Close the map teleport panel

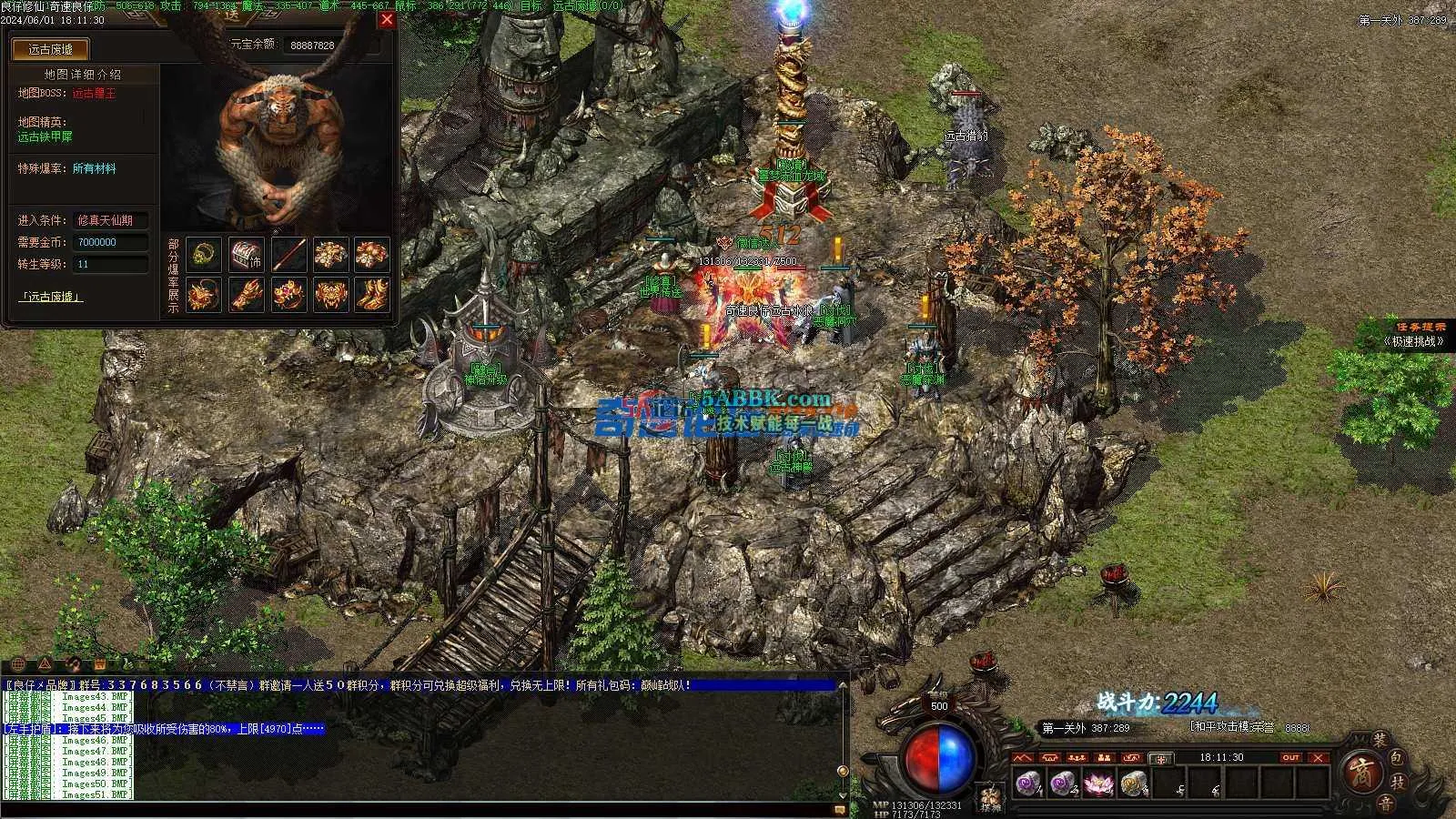pos(387,19)
